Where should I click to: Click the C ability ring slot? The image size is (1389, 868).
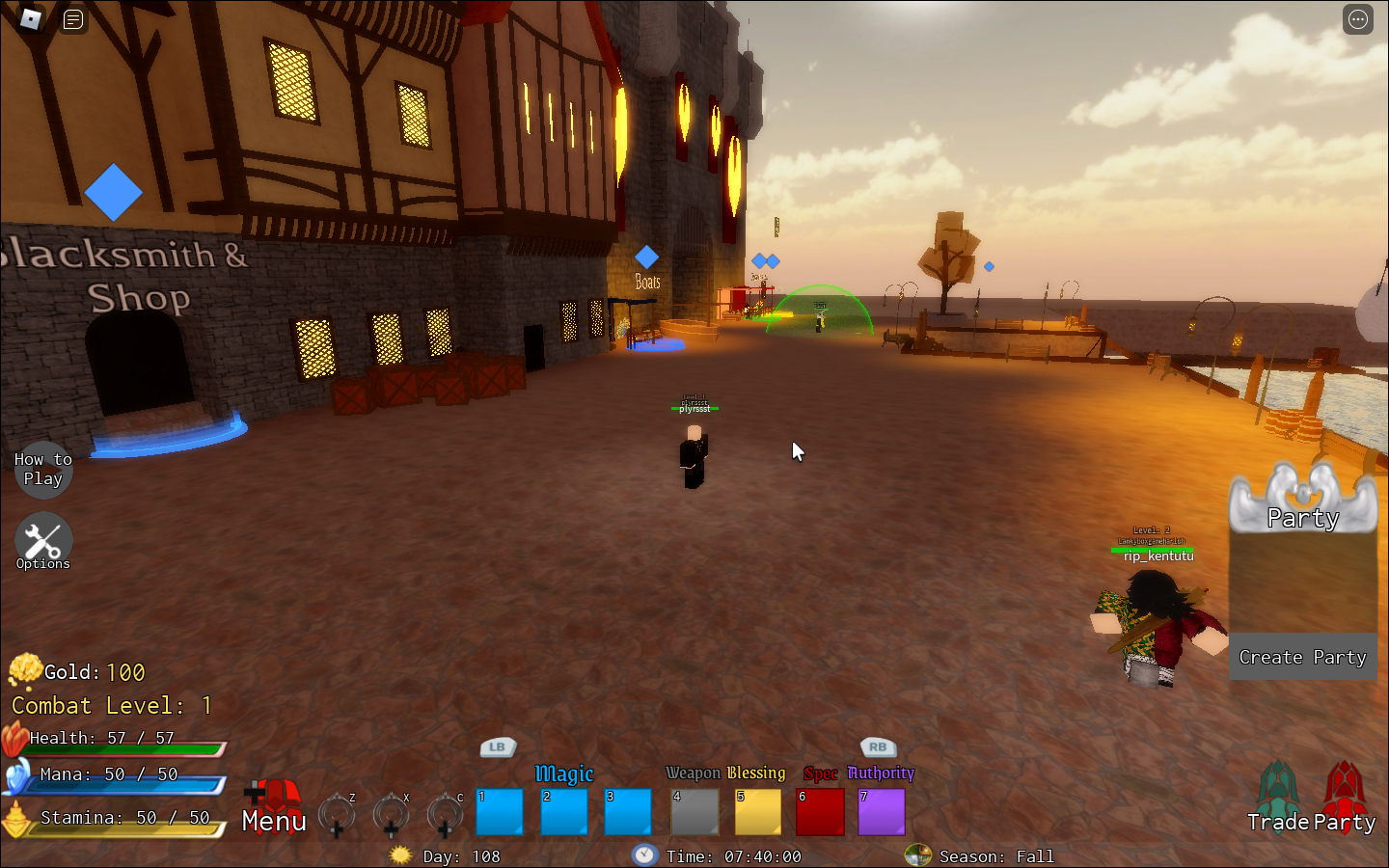coord(445,814)
